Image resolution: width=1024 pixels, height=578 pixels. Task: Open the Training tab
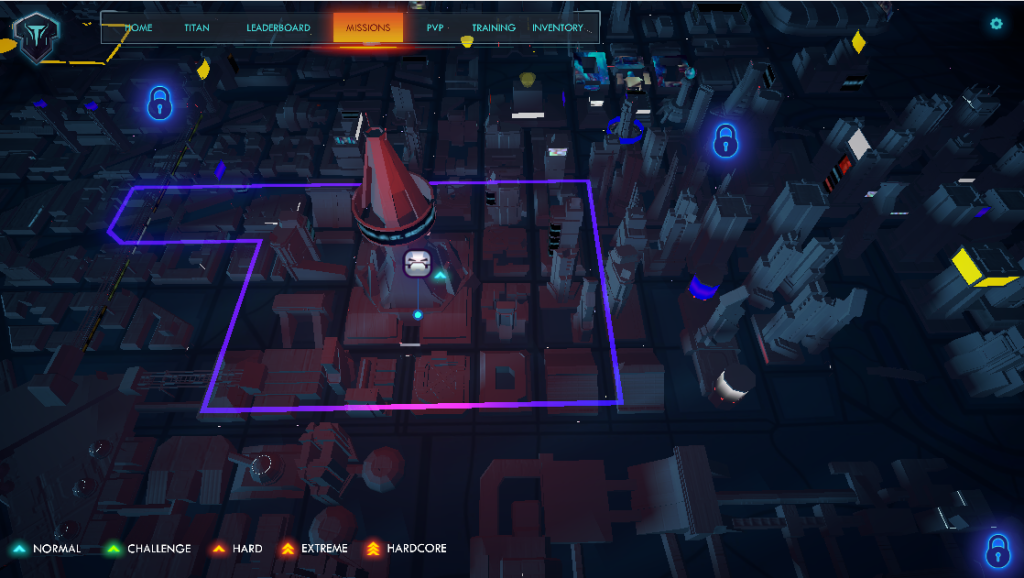494,28
